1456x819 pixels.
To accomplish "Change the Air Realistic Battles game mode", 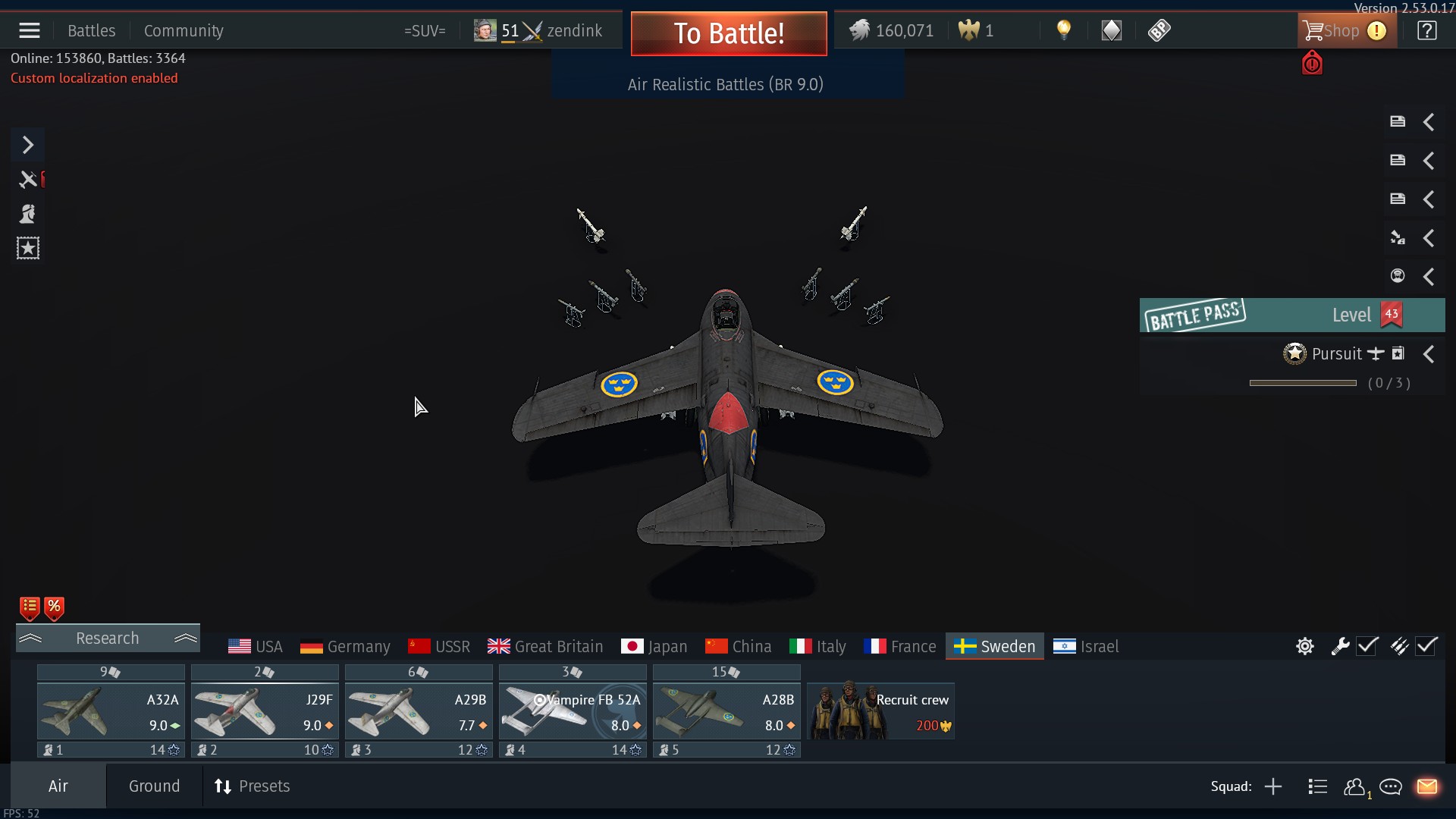I will pos(725,84).
